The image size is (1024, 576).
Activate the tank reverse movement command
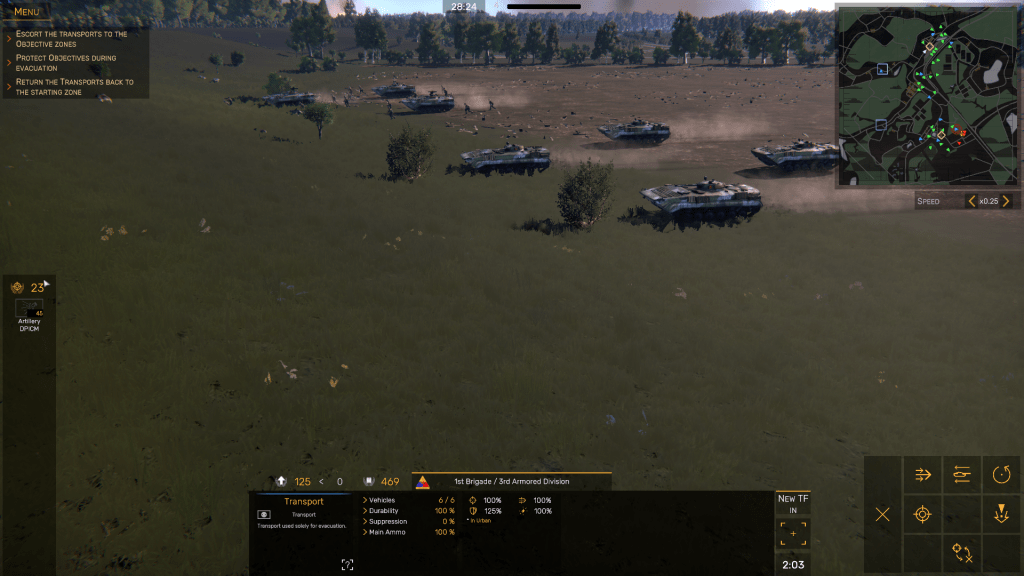pyautogui.click(x=962, y=475)
